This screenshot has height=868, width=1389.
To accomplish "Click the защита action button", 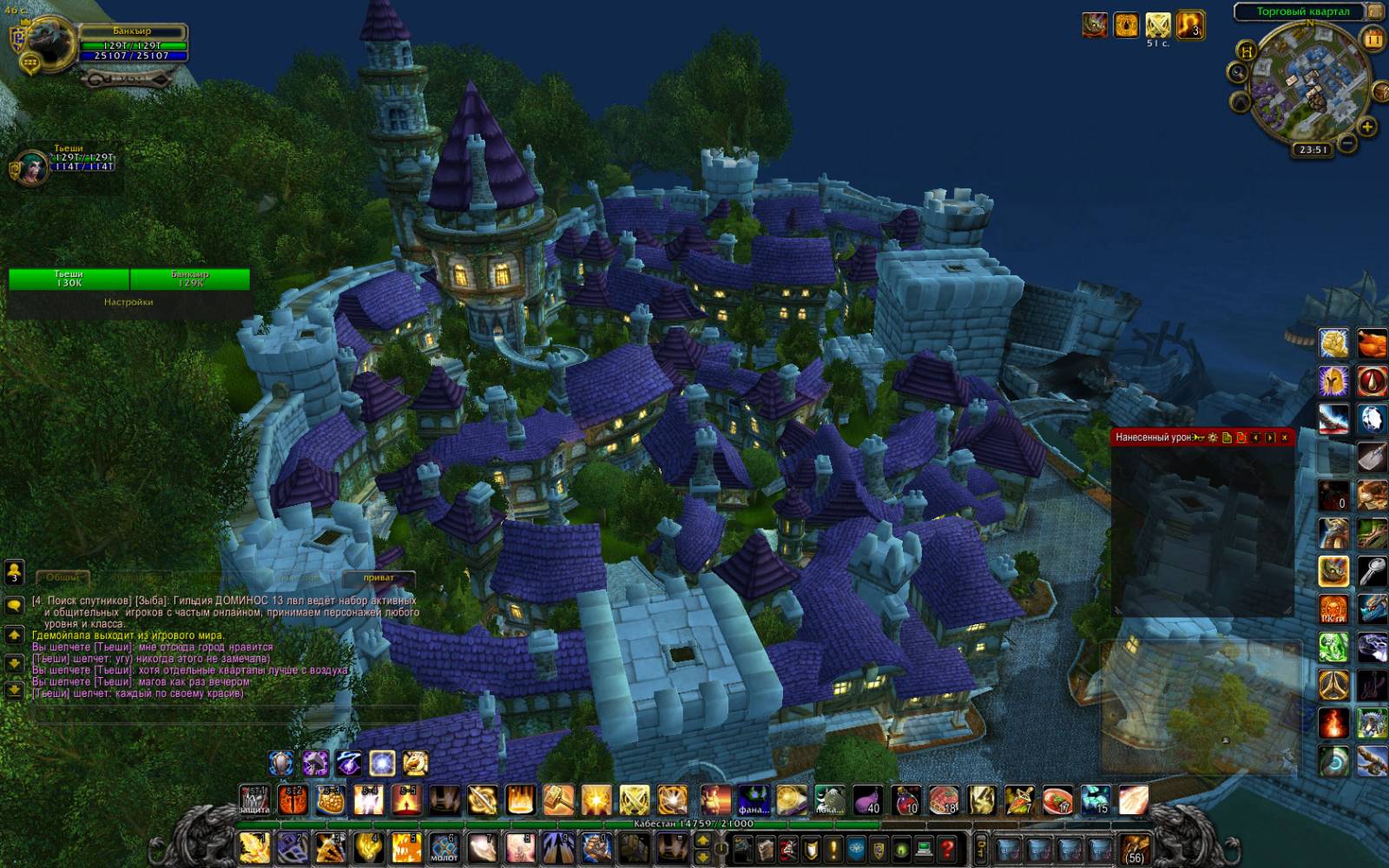I will (x=254, y=800).
